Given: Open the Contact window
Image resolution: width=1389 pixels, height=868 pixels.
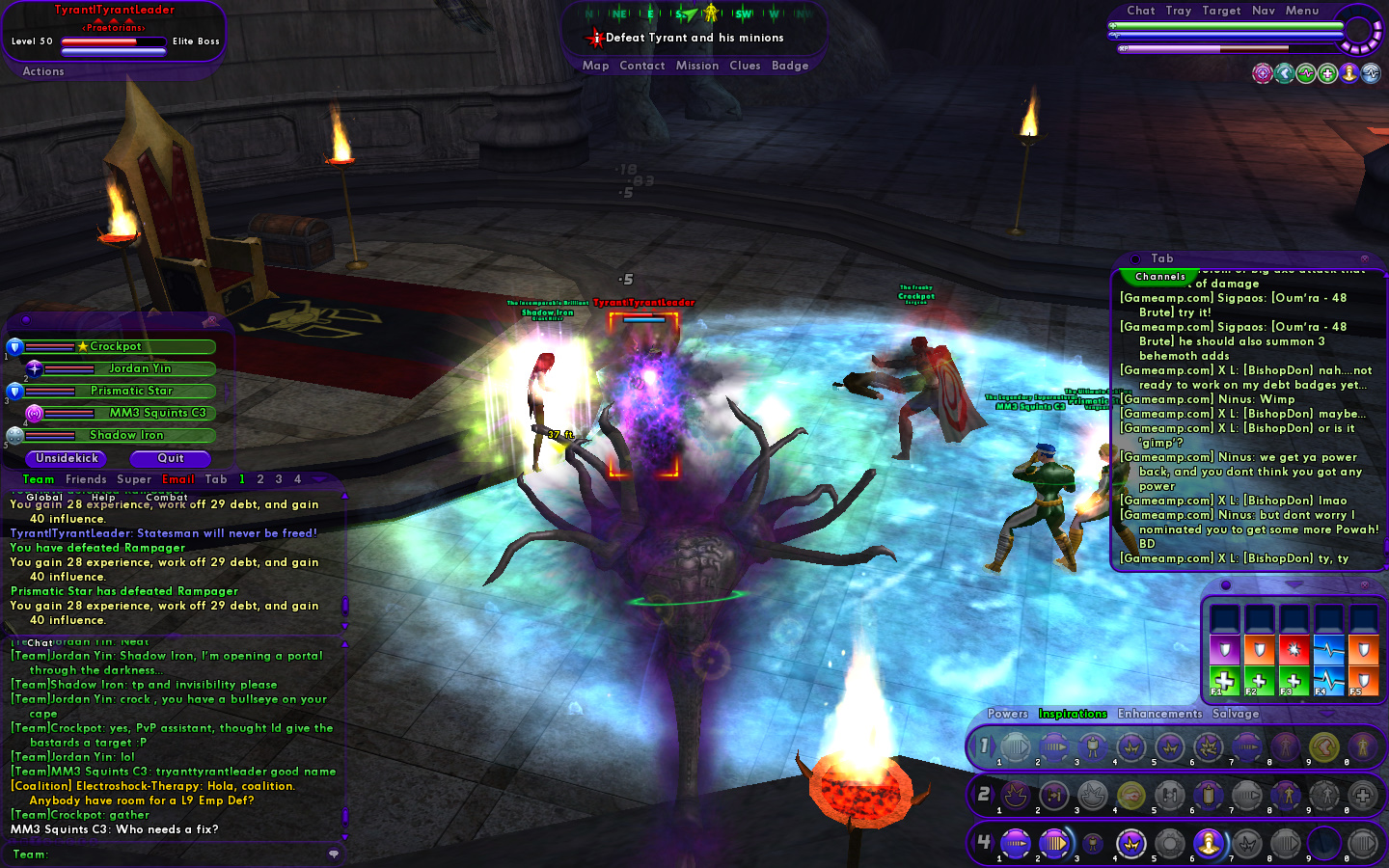Looking at the screenshot, I should [641, 66].
